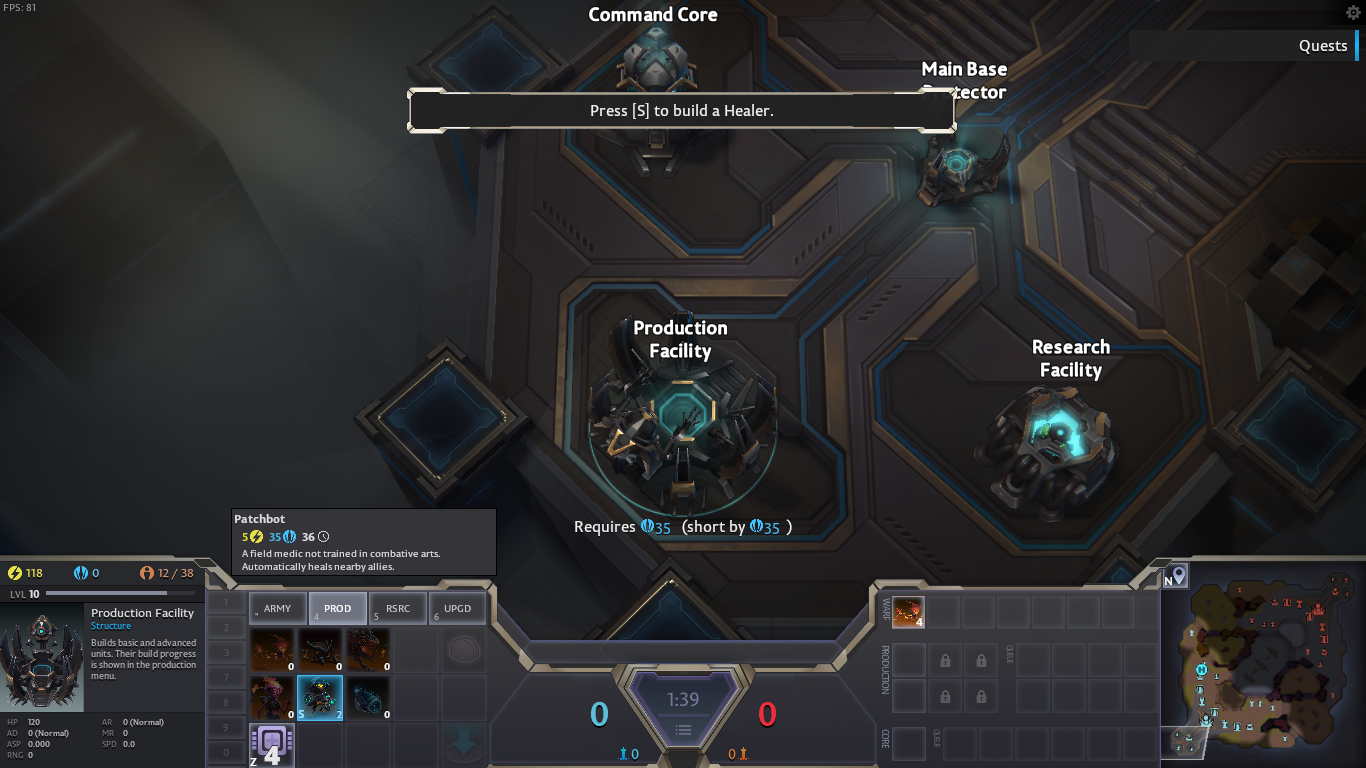Open the scoreboard list icon under the timer
Image resolution: width=1366 pixels, height=768 pixels.
tap(683, 730)
